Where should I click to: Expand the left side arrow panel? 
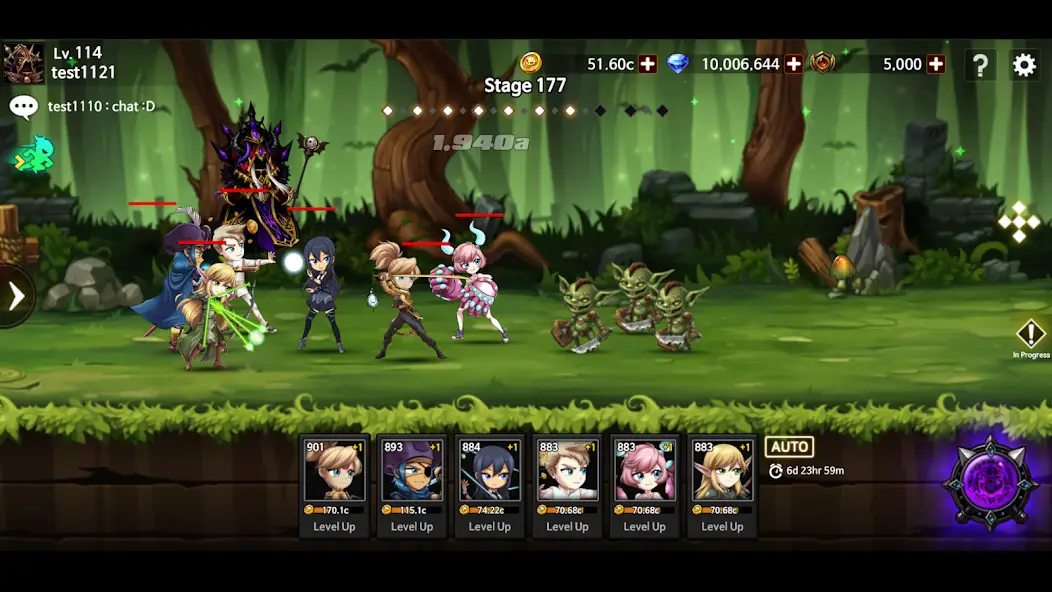[16, 295]
